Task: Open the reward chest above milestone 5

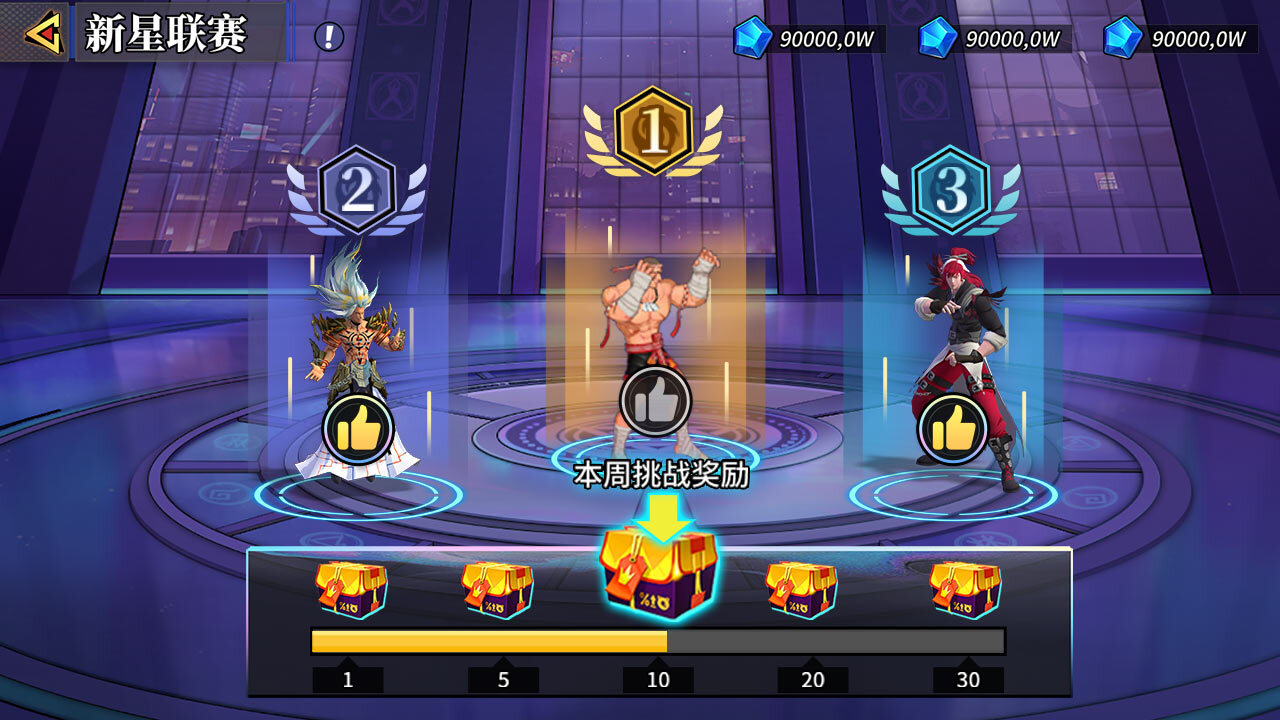Action: point(498,589)
